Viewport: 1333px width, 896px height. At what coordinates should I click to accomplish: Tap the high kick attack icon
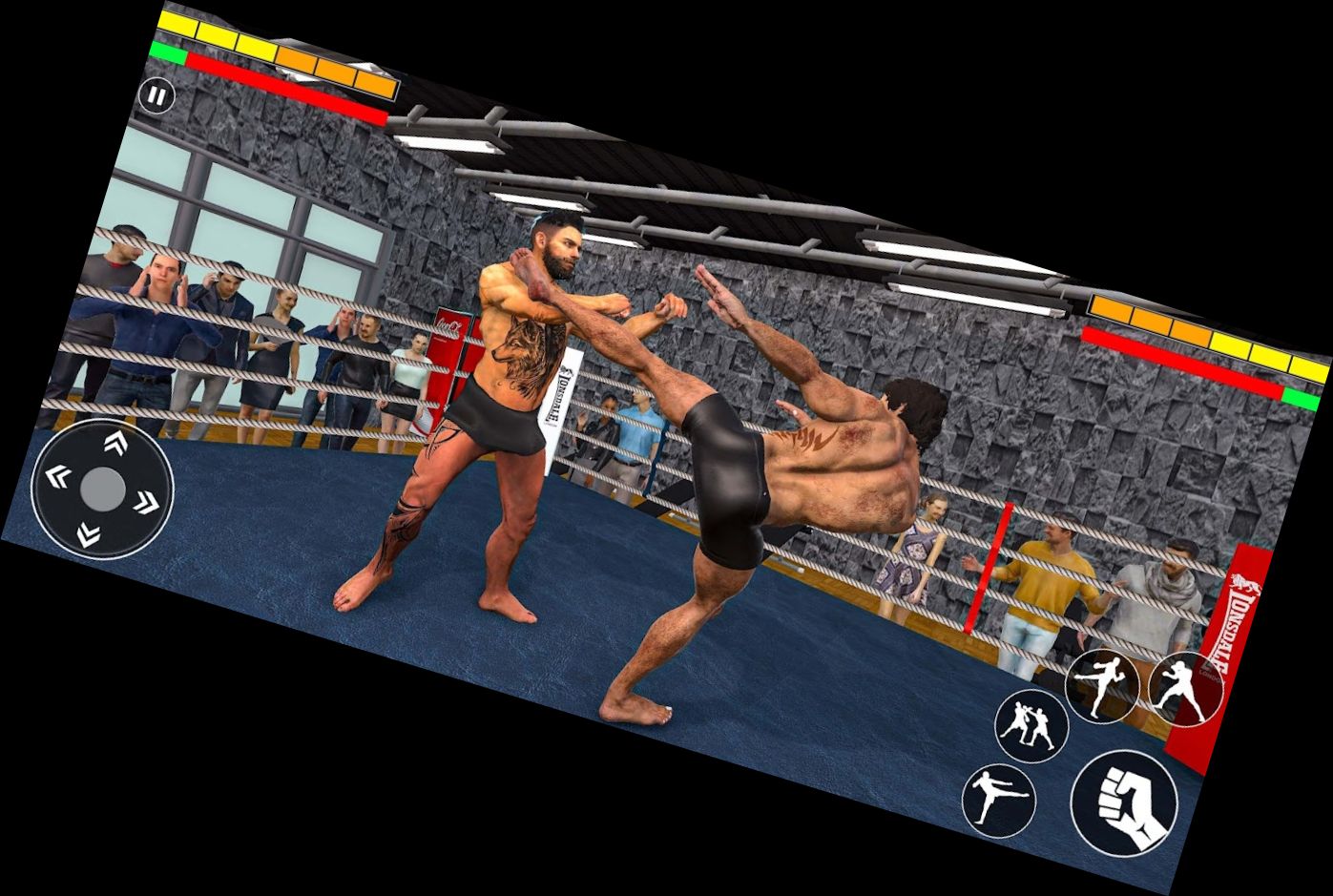point(1103,684)
